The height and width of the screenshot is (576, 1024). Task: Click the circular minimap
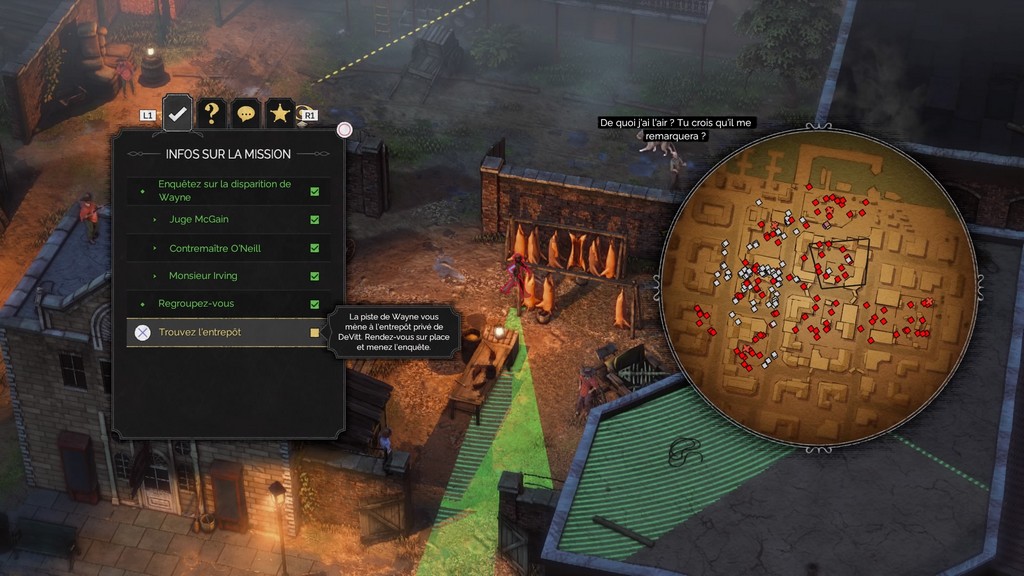tap(818, 286)
